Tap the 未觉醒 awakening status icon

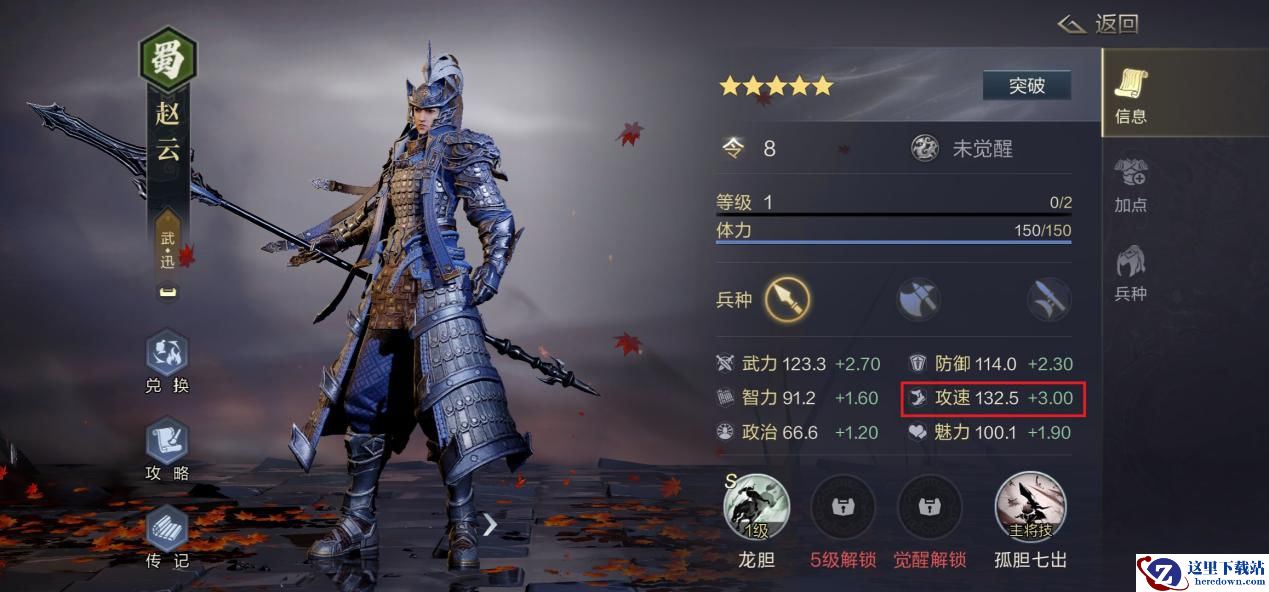coord(925,149)
